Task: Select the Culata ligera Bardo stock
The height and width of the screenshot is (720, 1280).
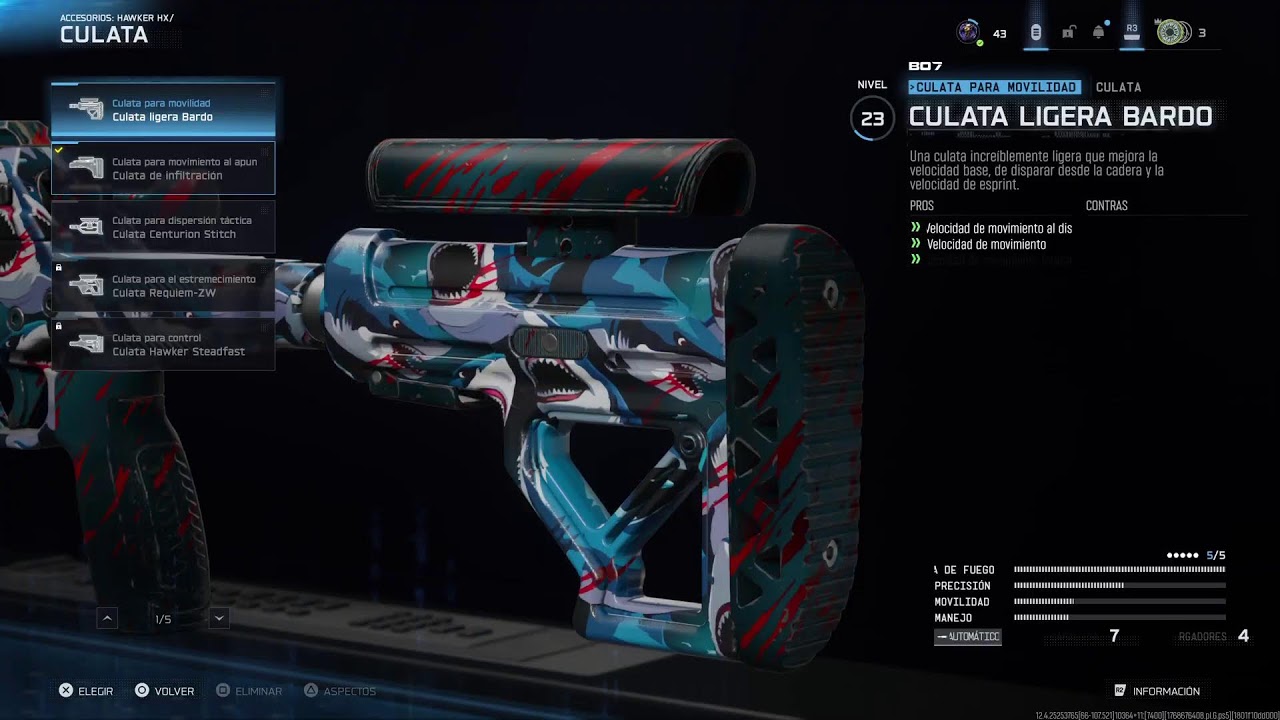Action: (x=163, y=110)
